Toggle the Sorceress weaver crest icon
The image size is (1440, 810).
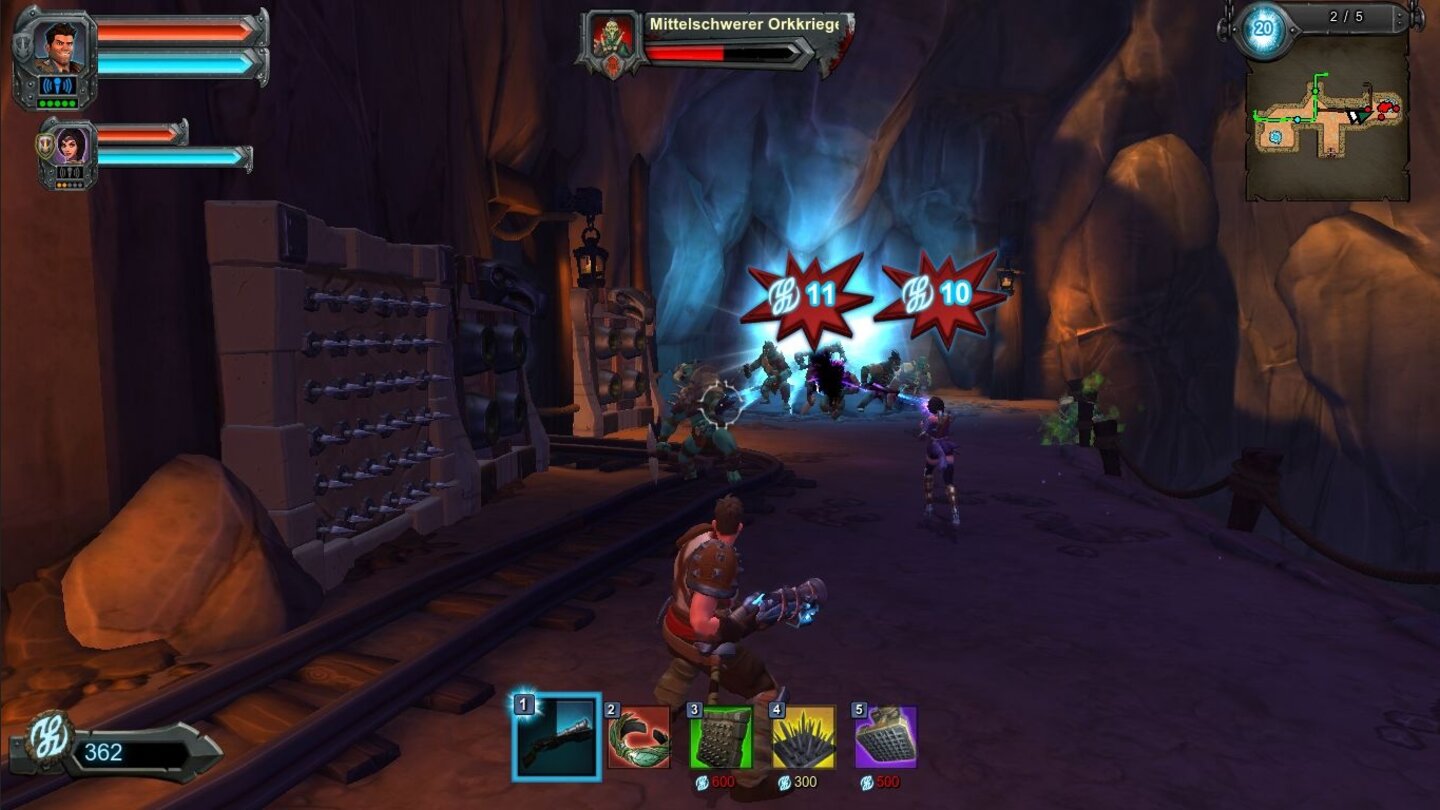45,143
